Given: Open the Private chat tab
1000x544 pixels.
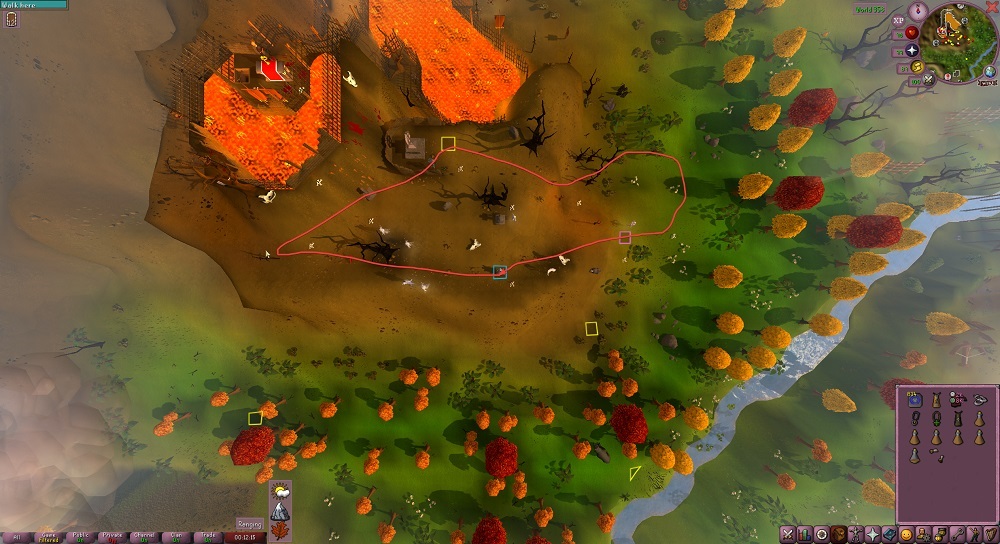Looking at the screenshot, I should tap(112, 536).
